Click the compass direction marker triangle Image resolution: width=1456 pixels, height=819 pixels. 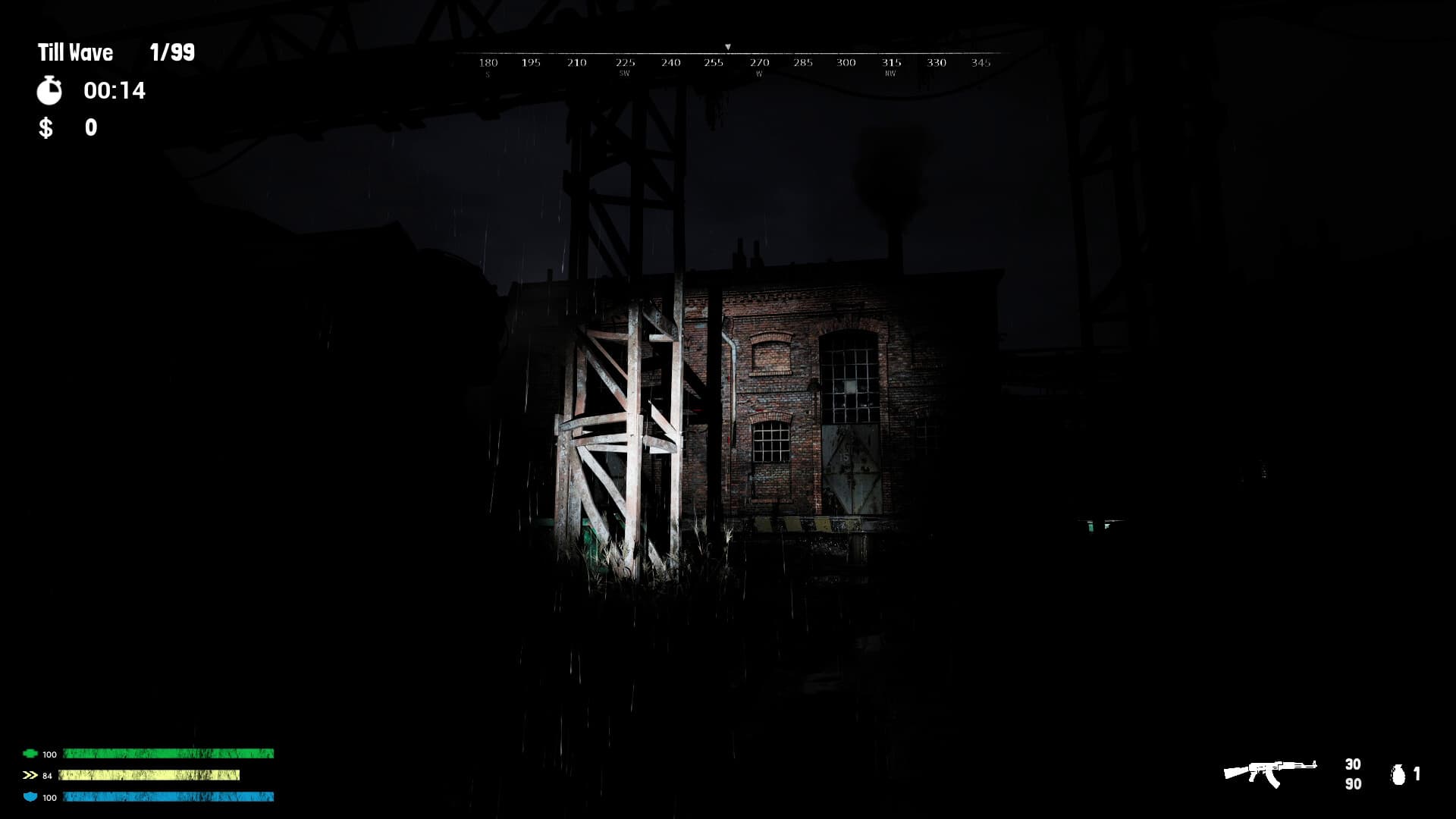coord(729,46)
